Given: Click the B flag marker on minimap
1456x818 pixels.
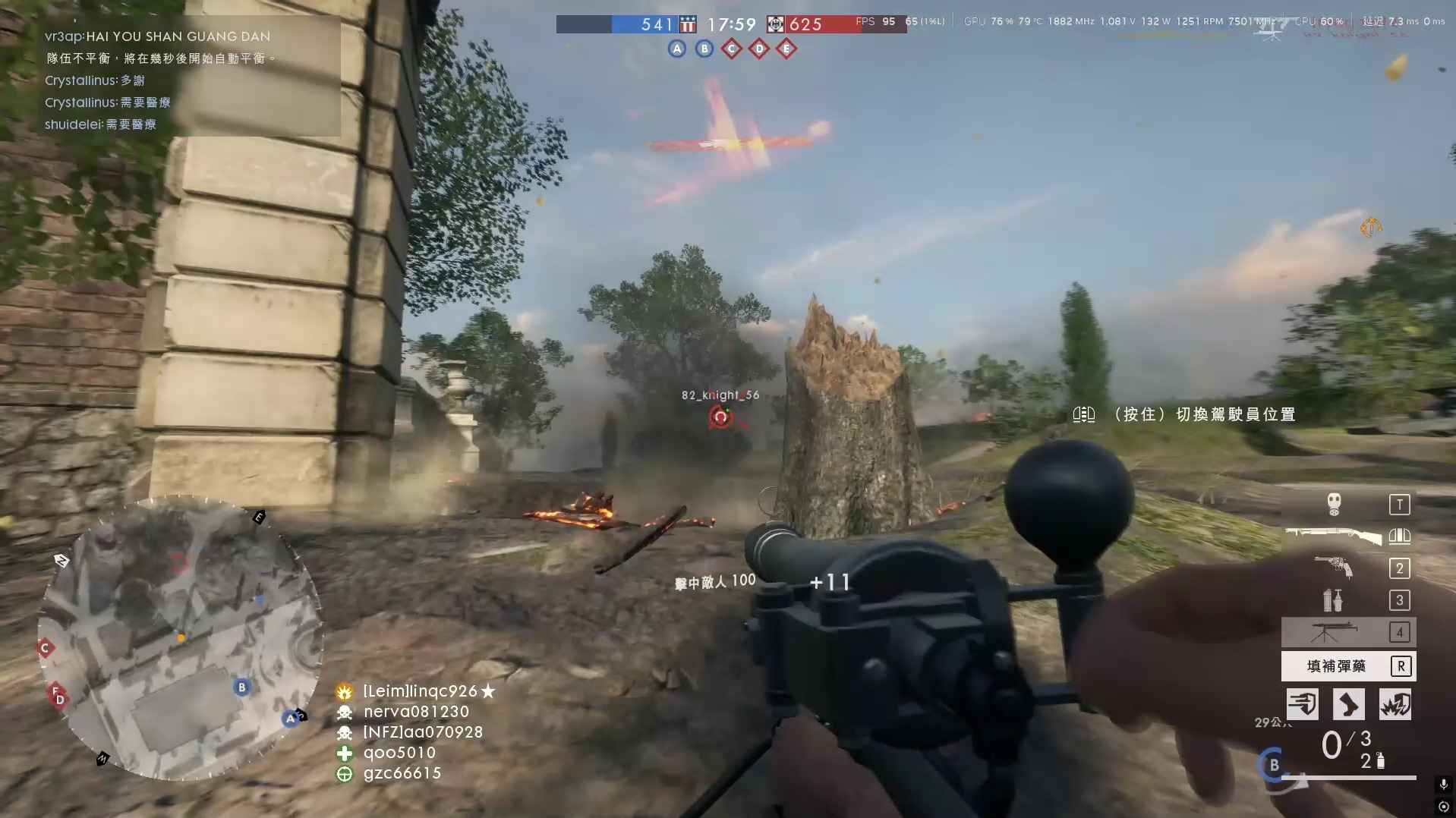Looking at the screenshot, I should click(241, 687).
